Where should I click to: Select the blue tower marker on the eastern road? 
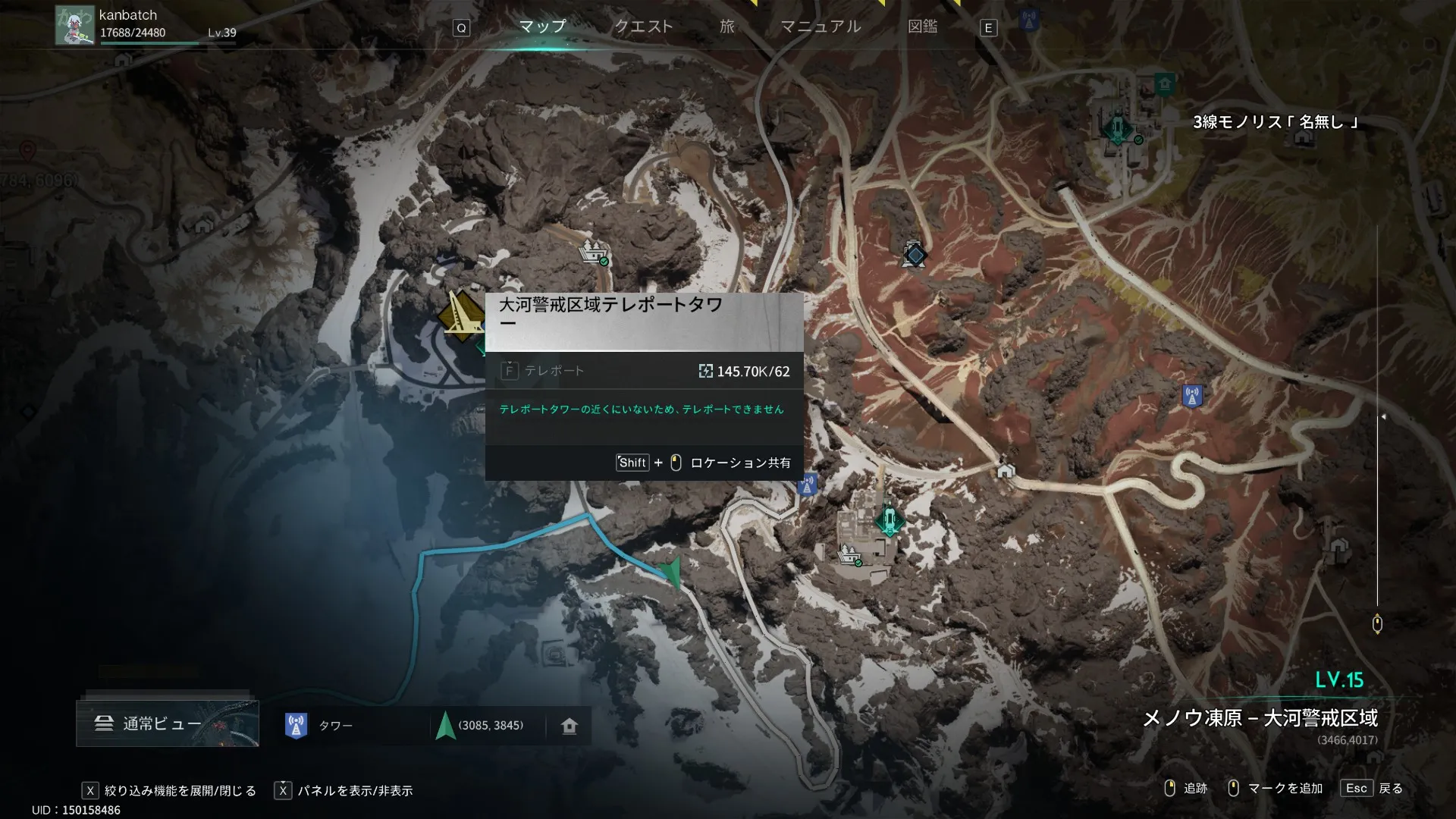(x=1192, y=396)
